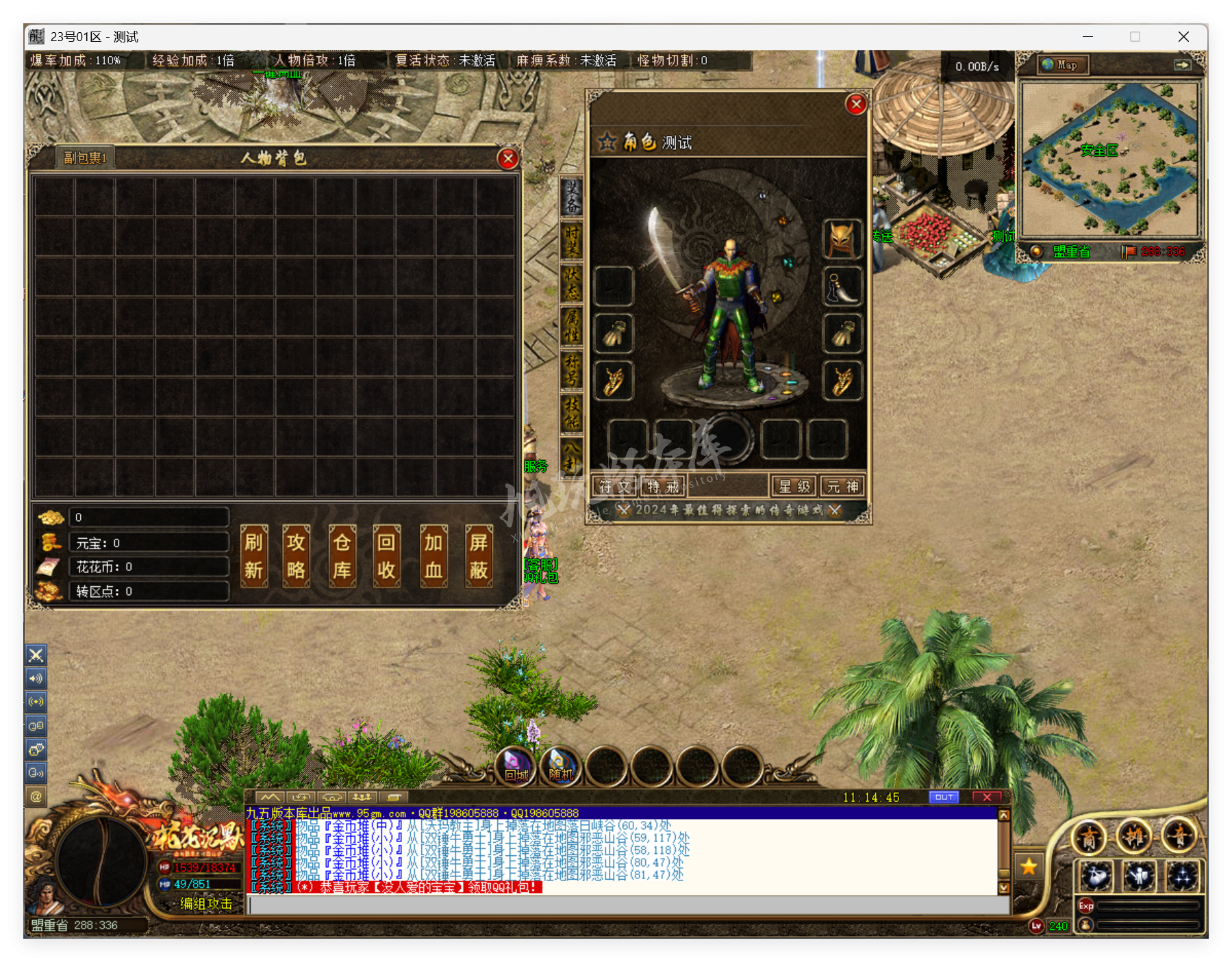Click the 屏蔽 block button
This screenshot has width=1232, height=962.
coord(479,556)
